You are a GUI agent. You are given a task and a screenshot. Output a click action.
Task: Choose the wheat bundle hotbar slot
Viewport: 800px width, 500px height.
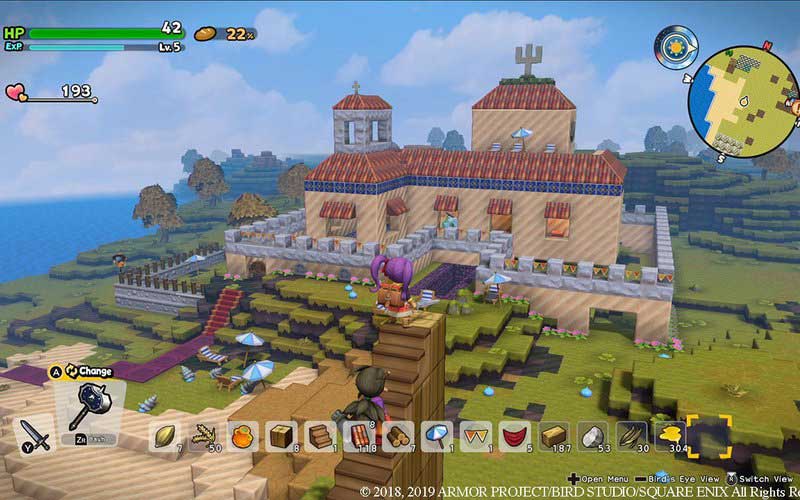[x=205, y=436]
